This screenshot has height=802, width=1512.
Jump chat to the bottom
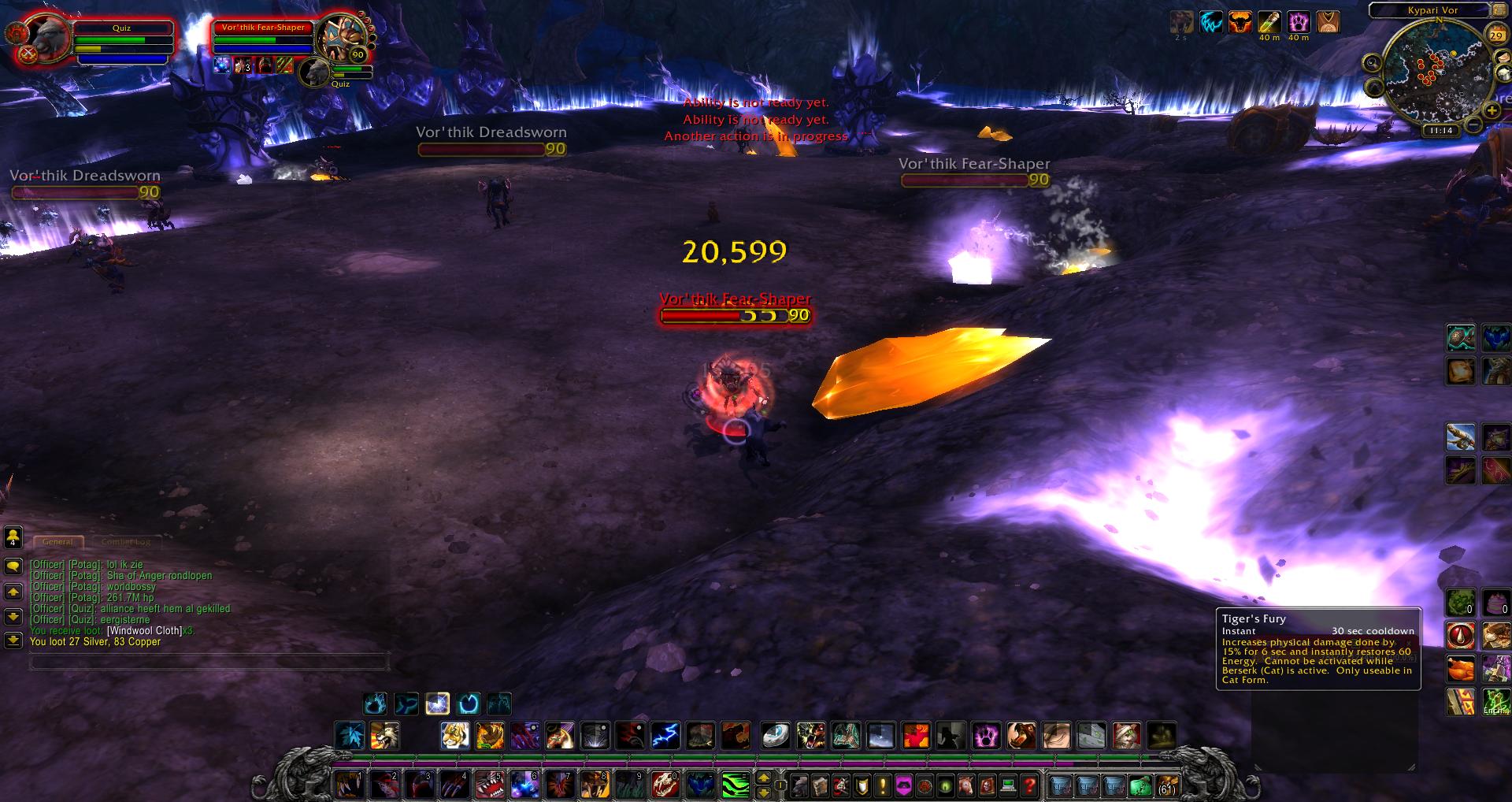[13, 639]
